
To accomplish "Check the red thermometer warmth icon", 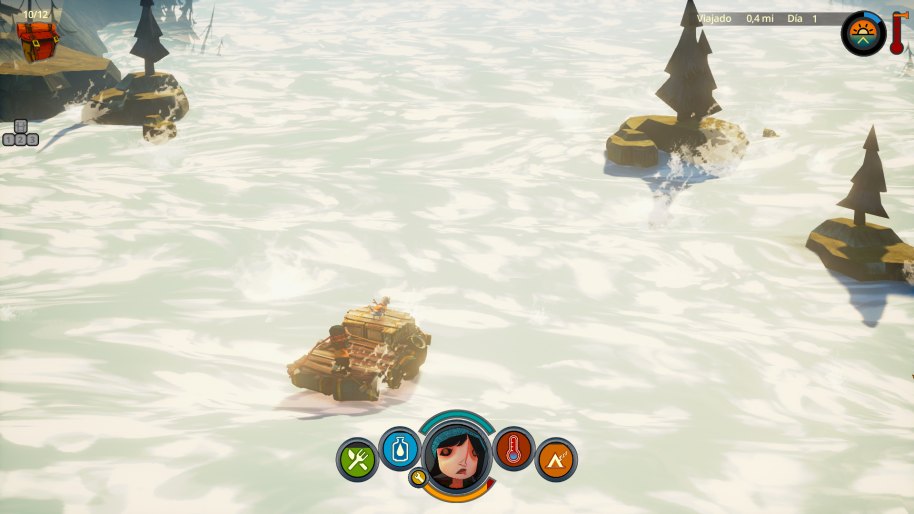I will point(514,448).
